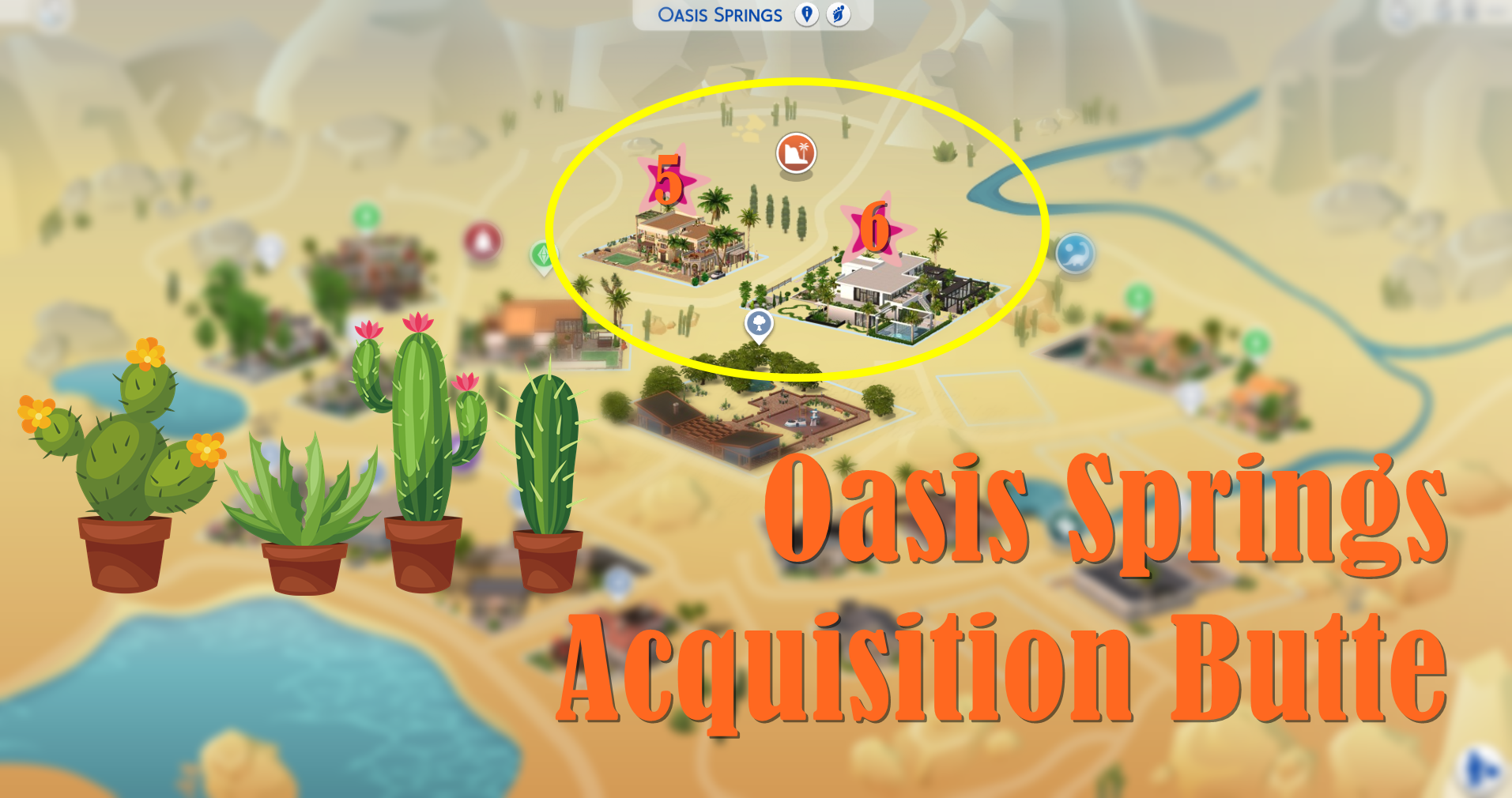The image size is (1512, 798).
Task: Select the orange desert canyon map marker
Action: (x=797, y=152)
